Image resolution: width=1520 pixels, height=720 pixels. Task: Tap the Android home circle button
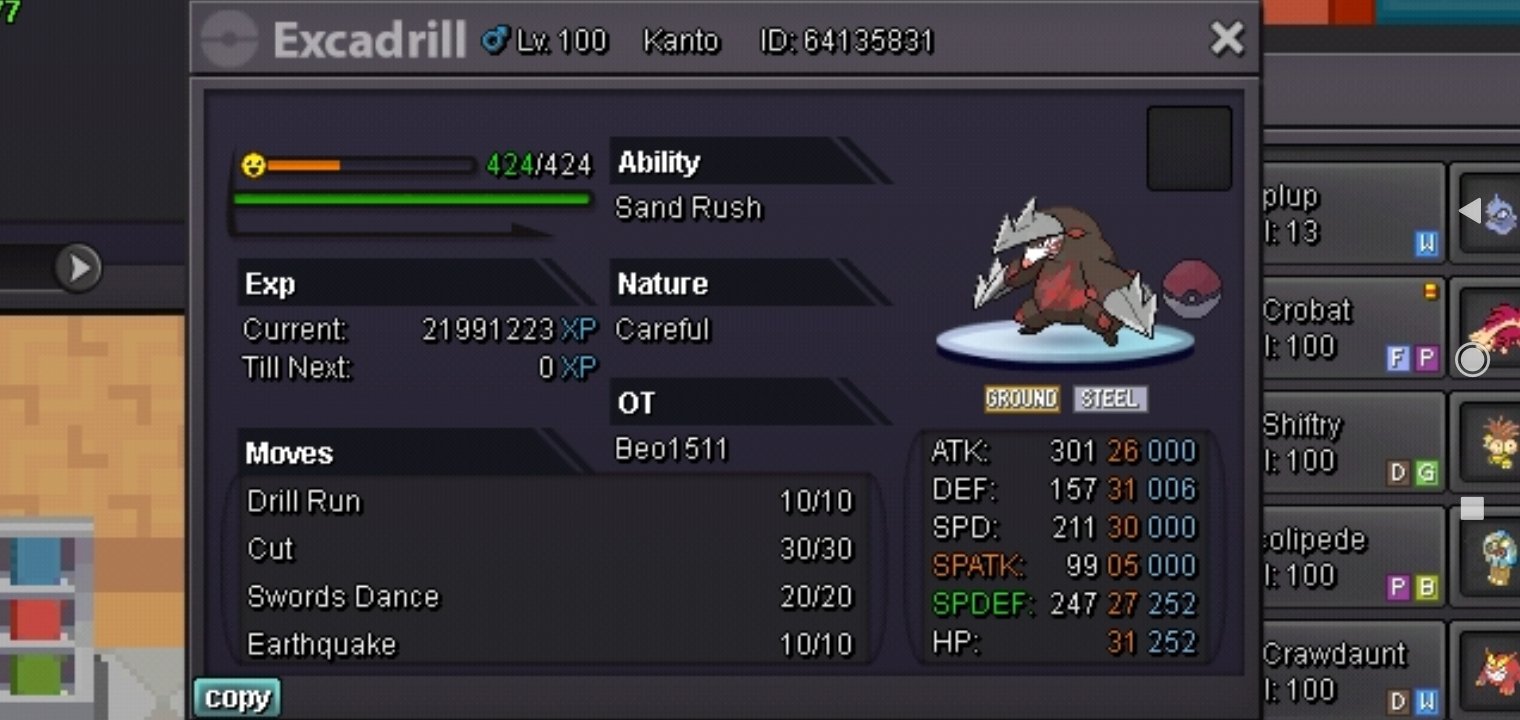(x=1471, y=360)
